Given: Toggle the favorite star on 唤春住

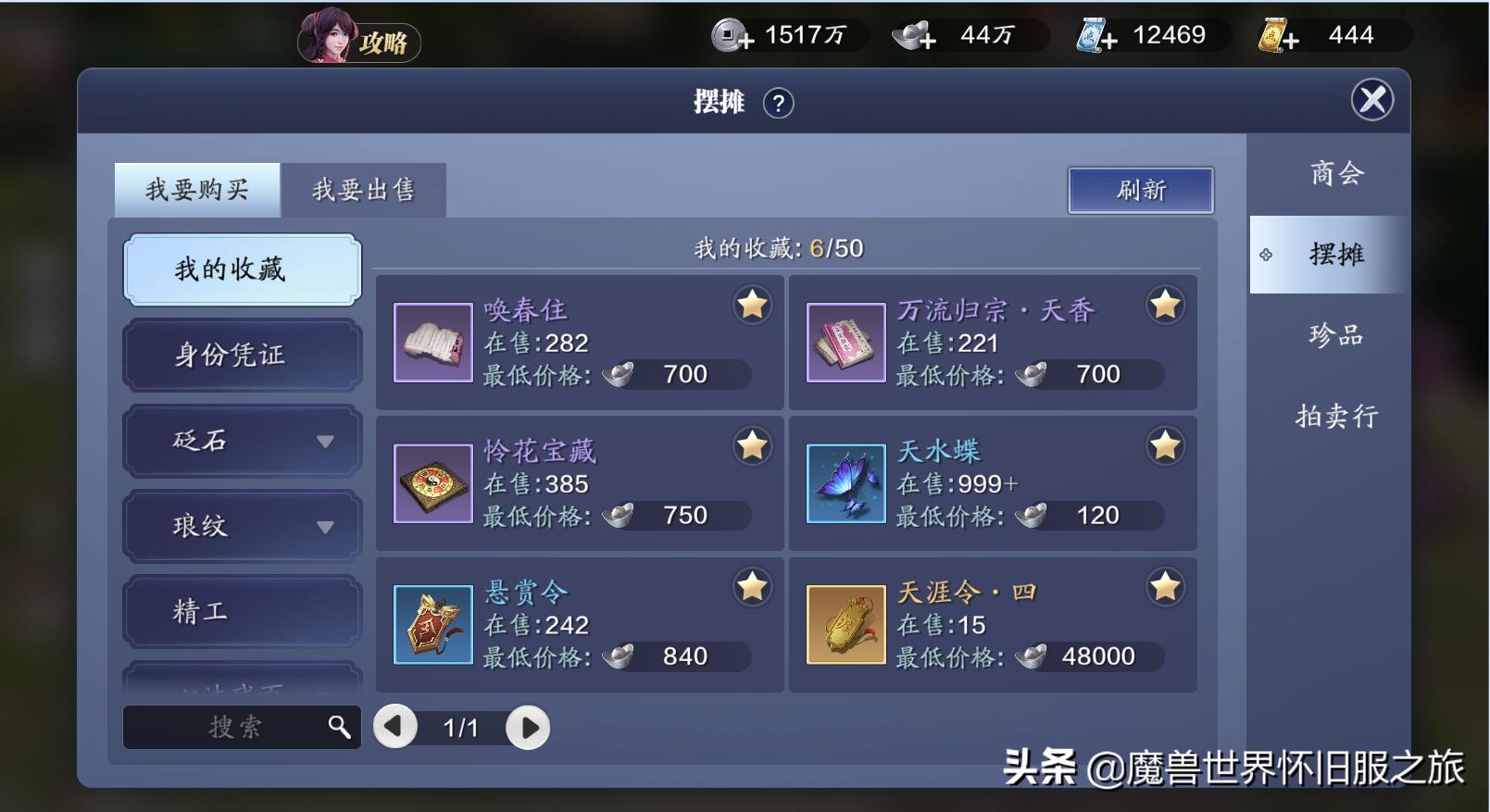Looking at the screenshot, I should [x=751, y=304].
